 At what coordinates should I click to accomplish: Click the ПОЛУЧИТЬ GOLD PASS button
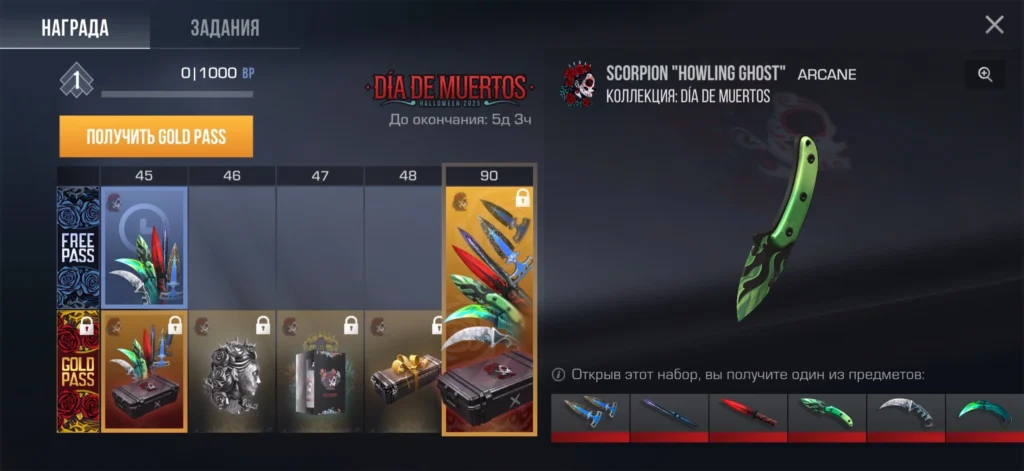point(156,137)
